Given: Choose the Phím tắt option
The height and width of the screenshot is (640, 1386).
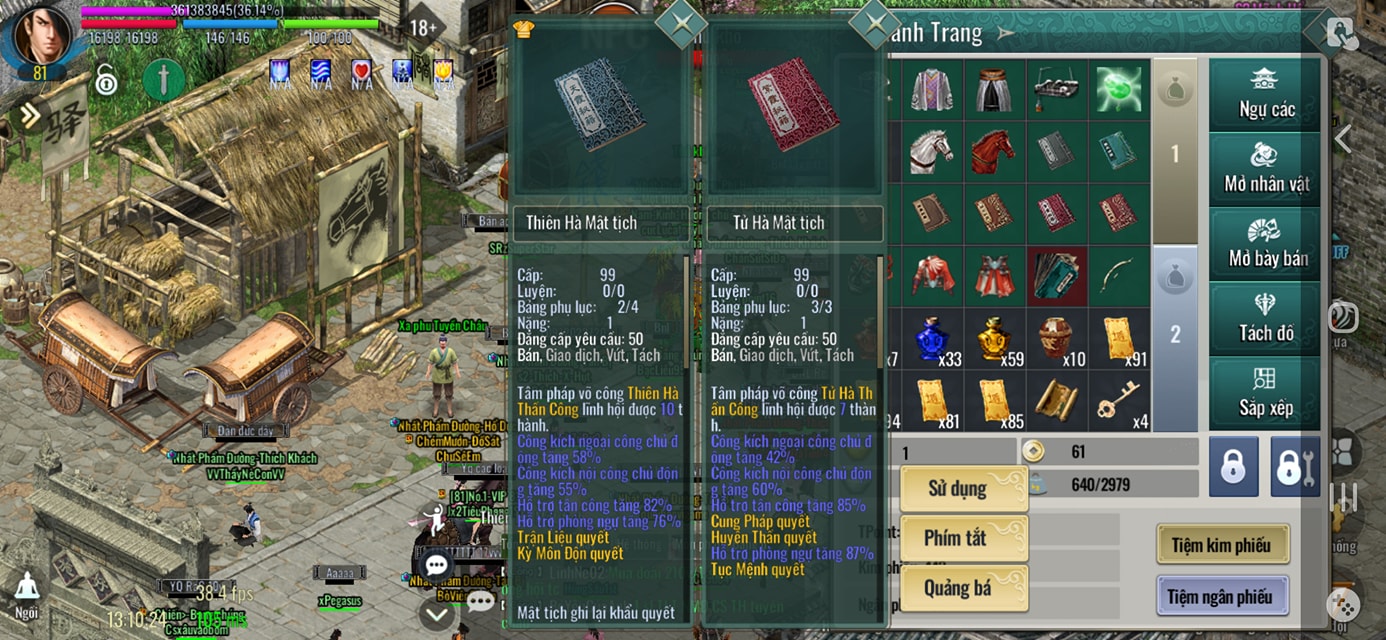Looking at the screenshot, I should 963,539.
